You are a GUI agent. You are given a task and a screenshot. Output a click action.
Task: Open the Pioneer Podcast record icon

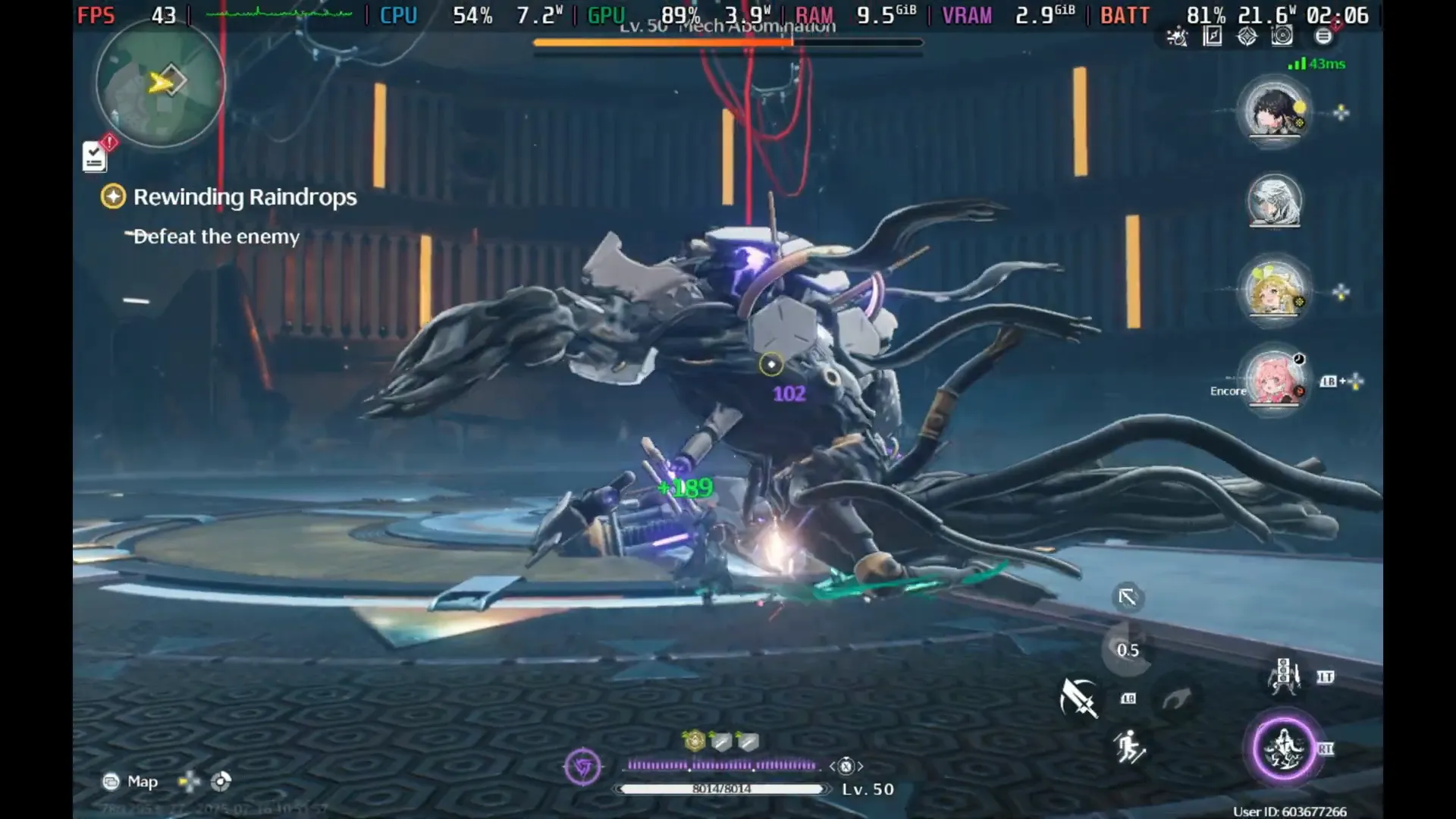1282,36
